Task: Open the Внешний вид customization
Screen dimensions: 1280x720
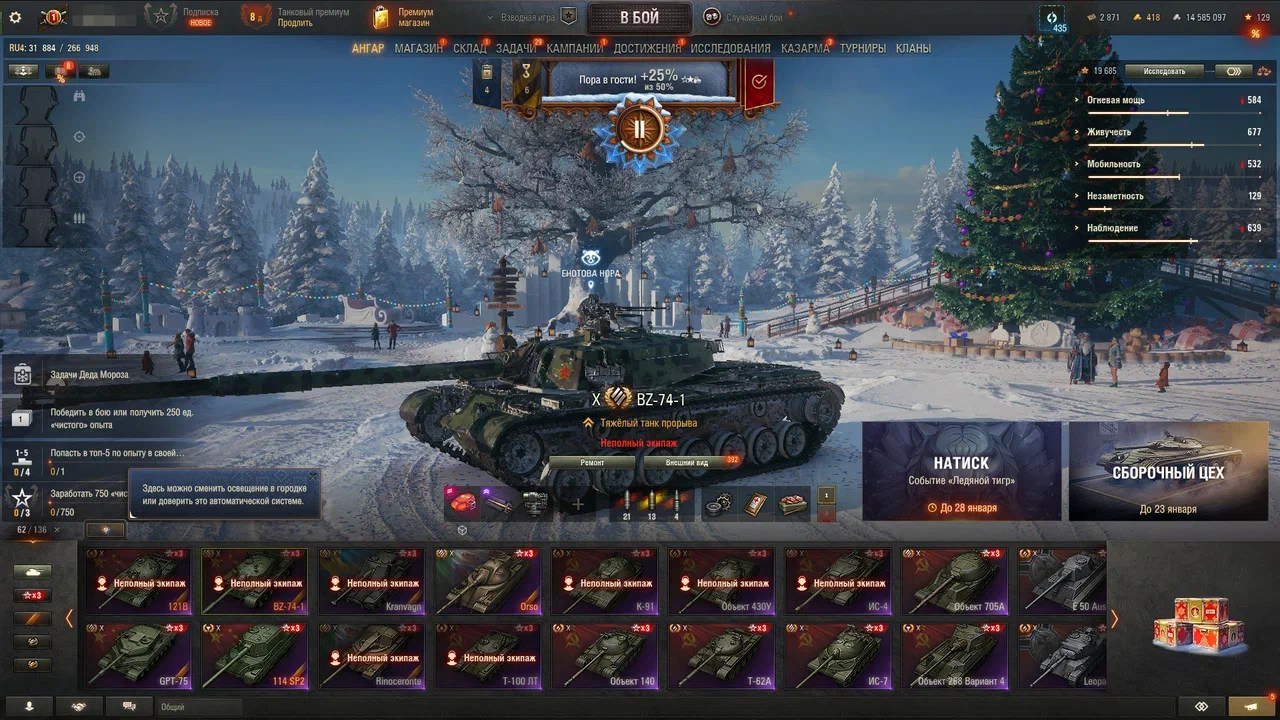Action: 688,463
